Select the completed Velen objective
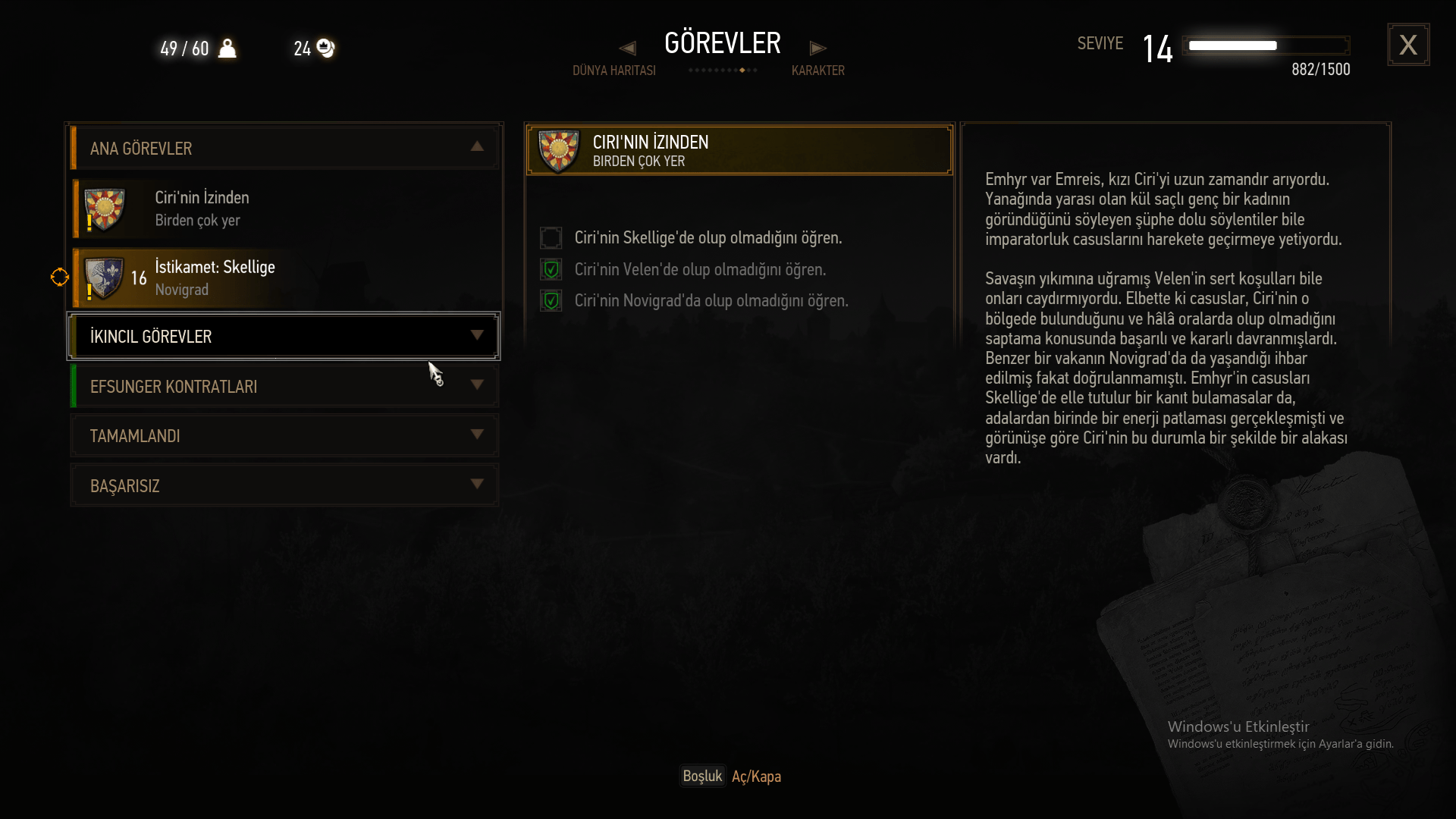 pos(699,270)
